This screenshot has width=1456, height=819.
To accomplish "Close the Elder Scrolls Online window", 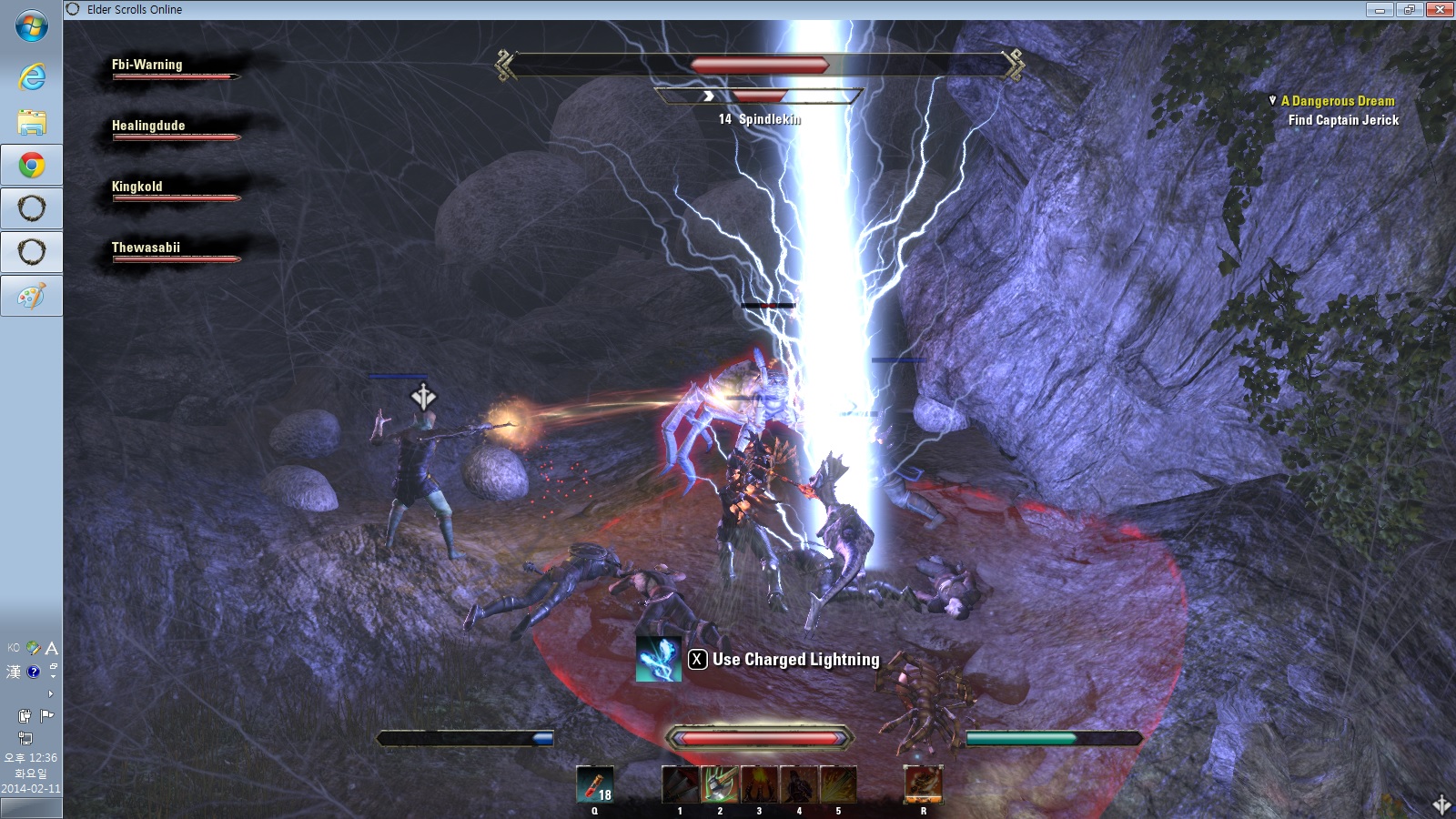I will click(x=1439, y=10).
